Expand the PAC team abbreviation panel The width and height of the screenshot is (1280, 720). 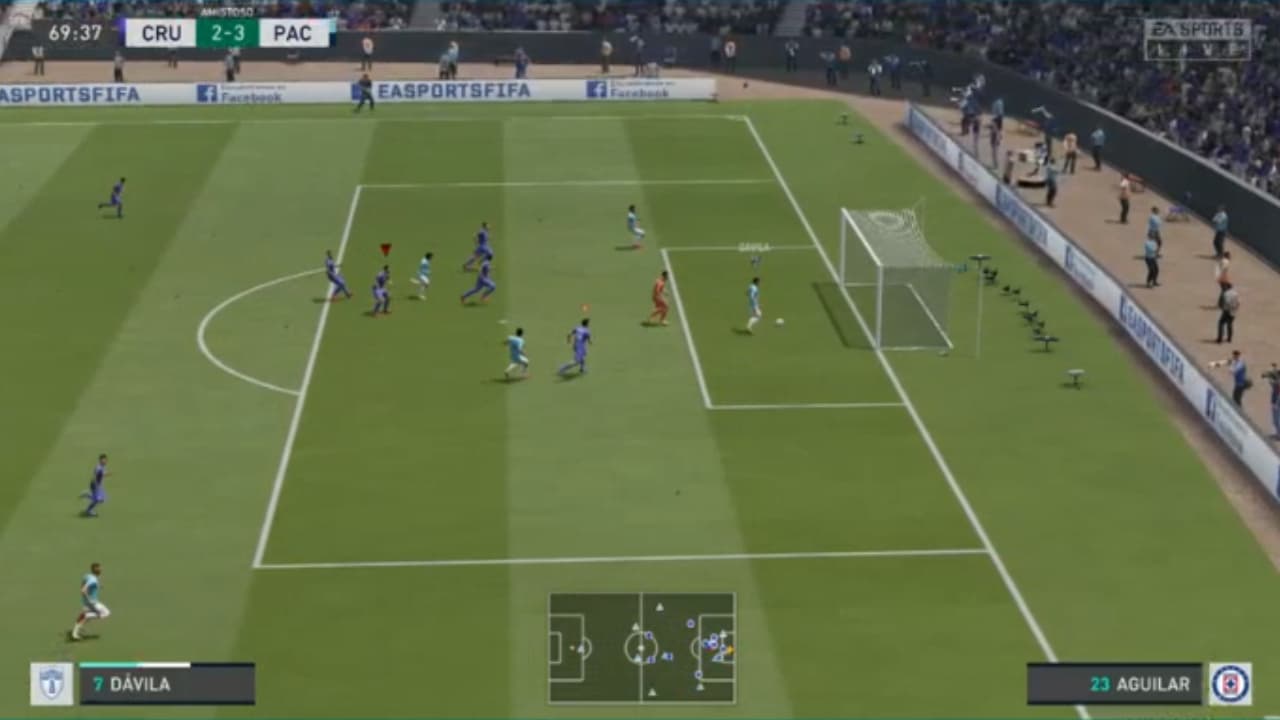(x=291, y=32)
